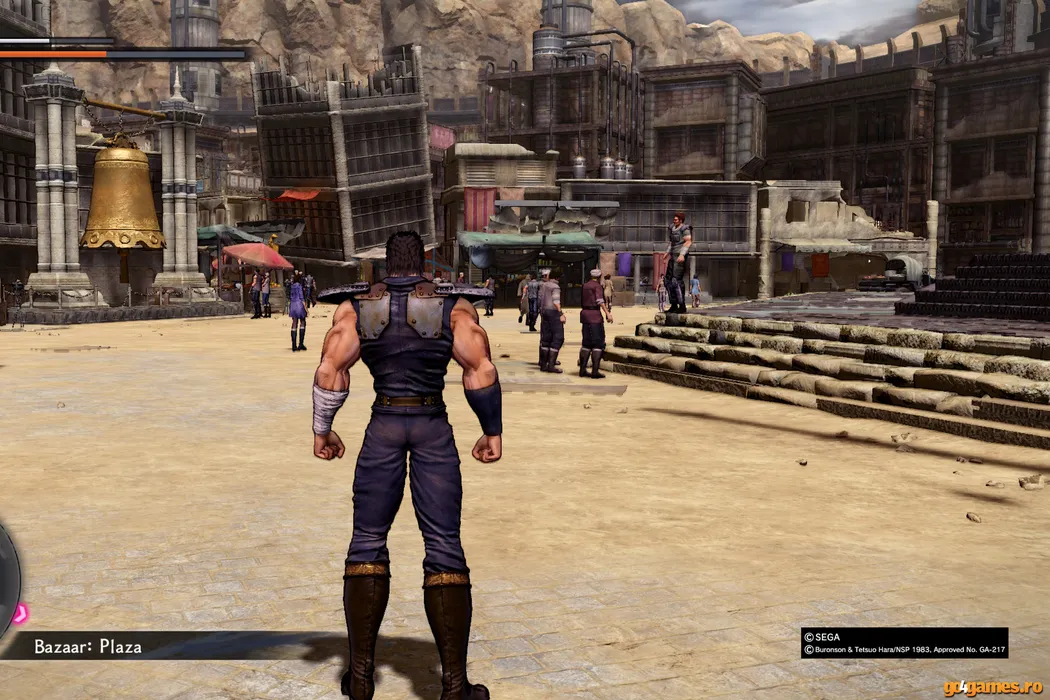Open the go4games.ro watermark link
The width and height of the screenshot is (1050, 700).
tap(993, 687)
